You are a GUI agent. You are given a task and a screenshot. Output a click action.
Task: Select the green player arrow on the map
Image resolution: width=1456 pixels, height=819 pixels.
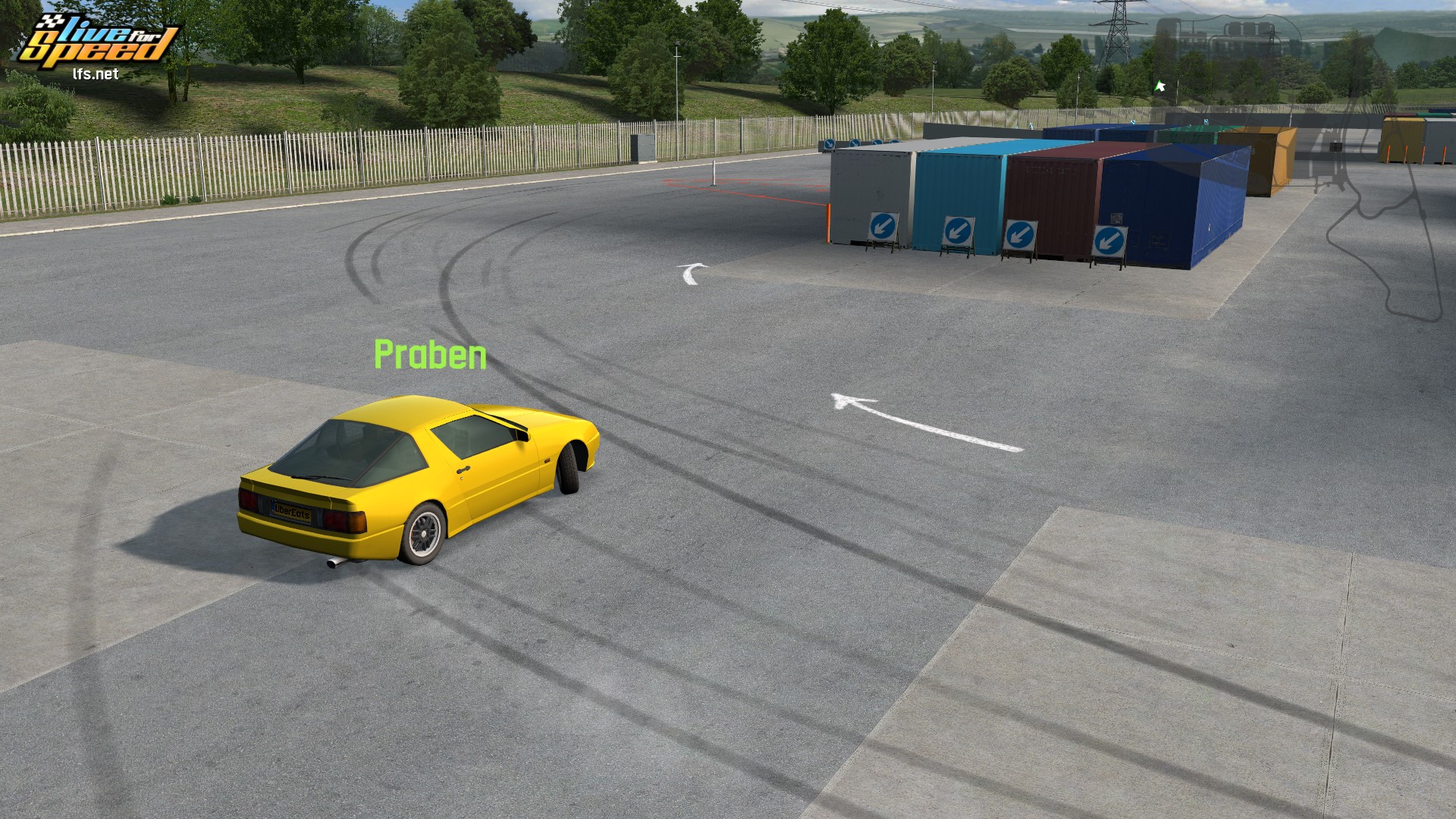tap(1159, 86)
